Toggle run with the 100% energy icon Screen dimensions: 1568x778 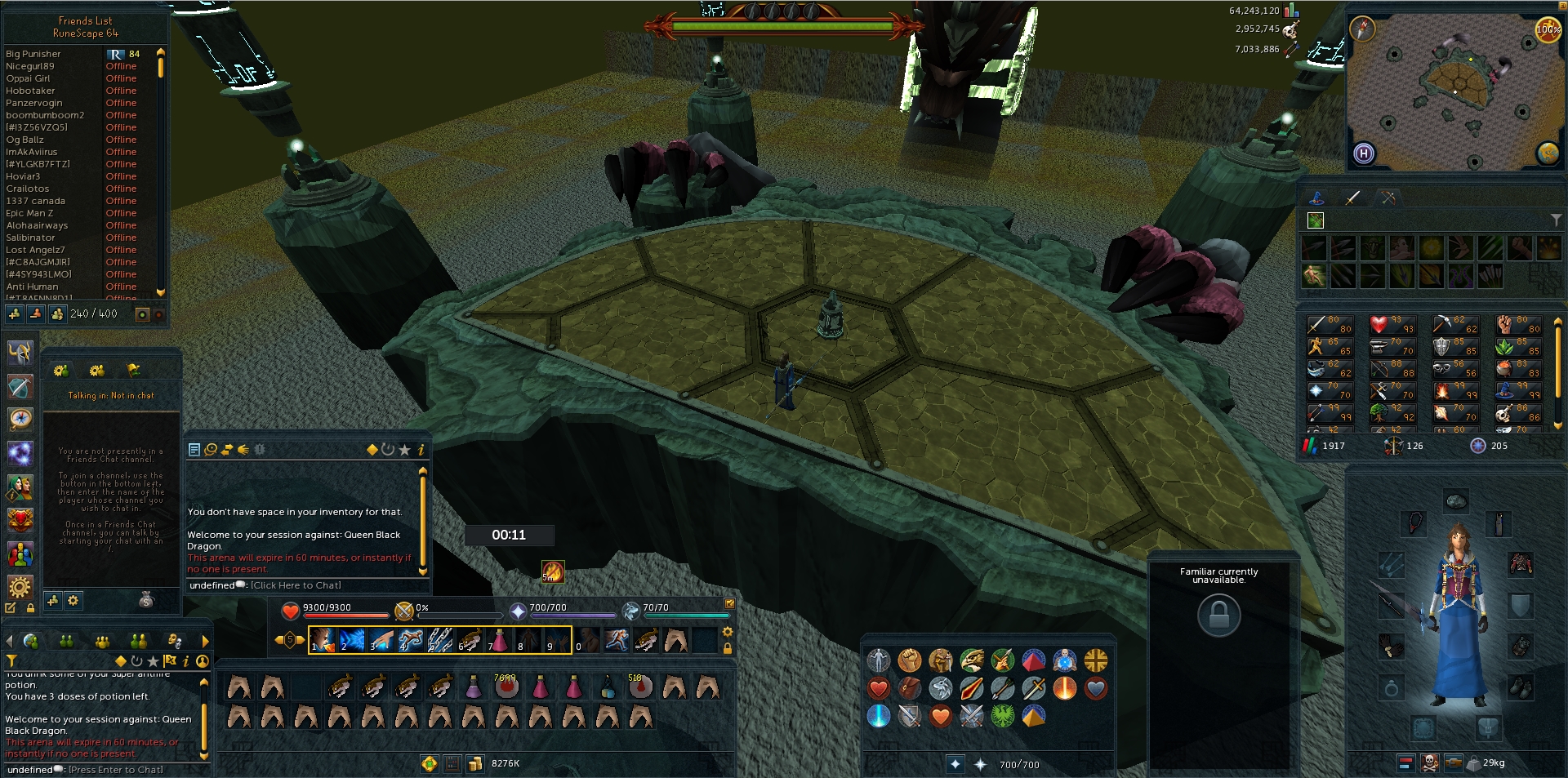pyautogui.click(x=1548, y=29)
